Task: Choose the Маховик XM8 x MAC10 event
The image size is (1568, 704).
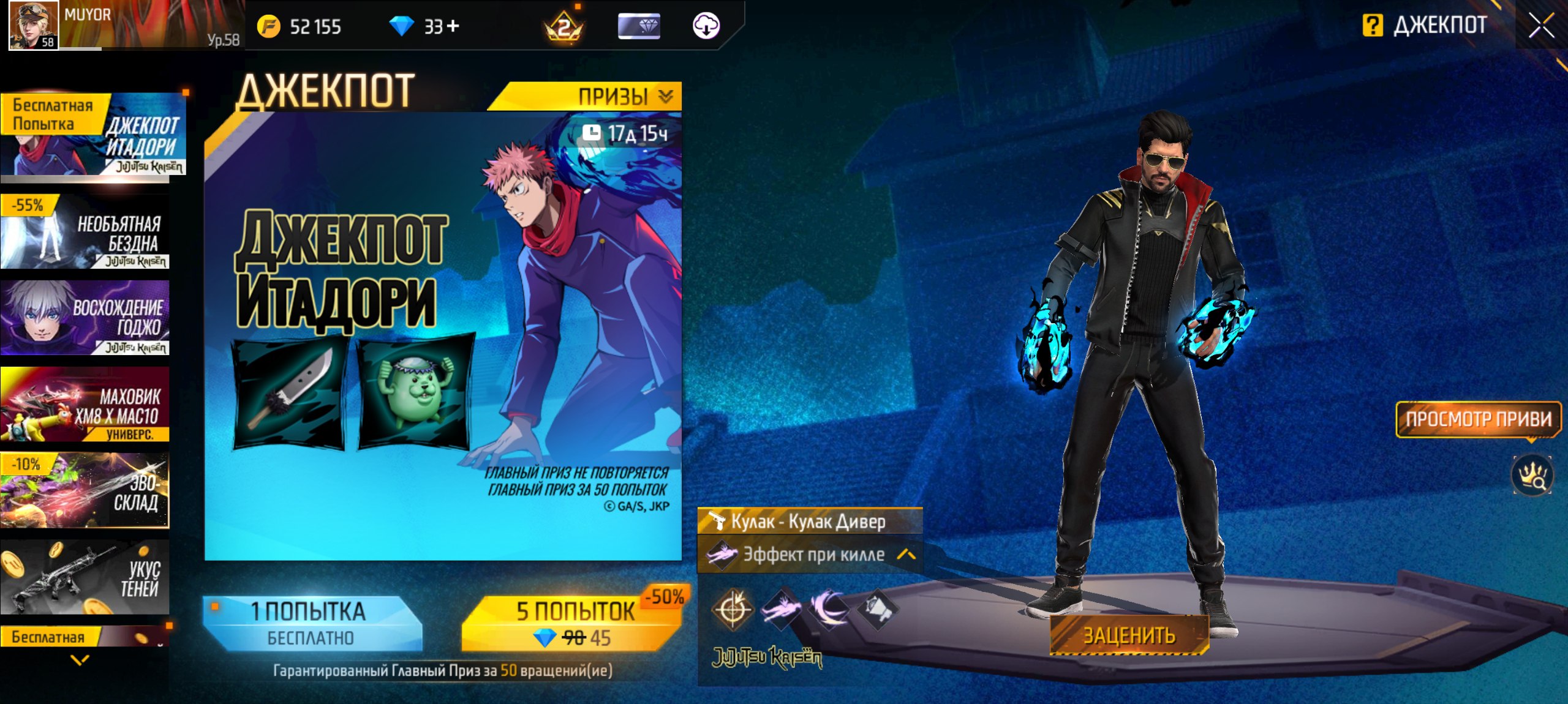Action: (x=86, y=405)
